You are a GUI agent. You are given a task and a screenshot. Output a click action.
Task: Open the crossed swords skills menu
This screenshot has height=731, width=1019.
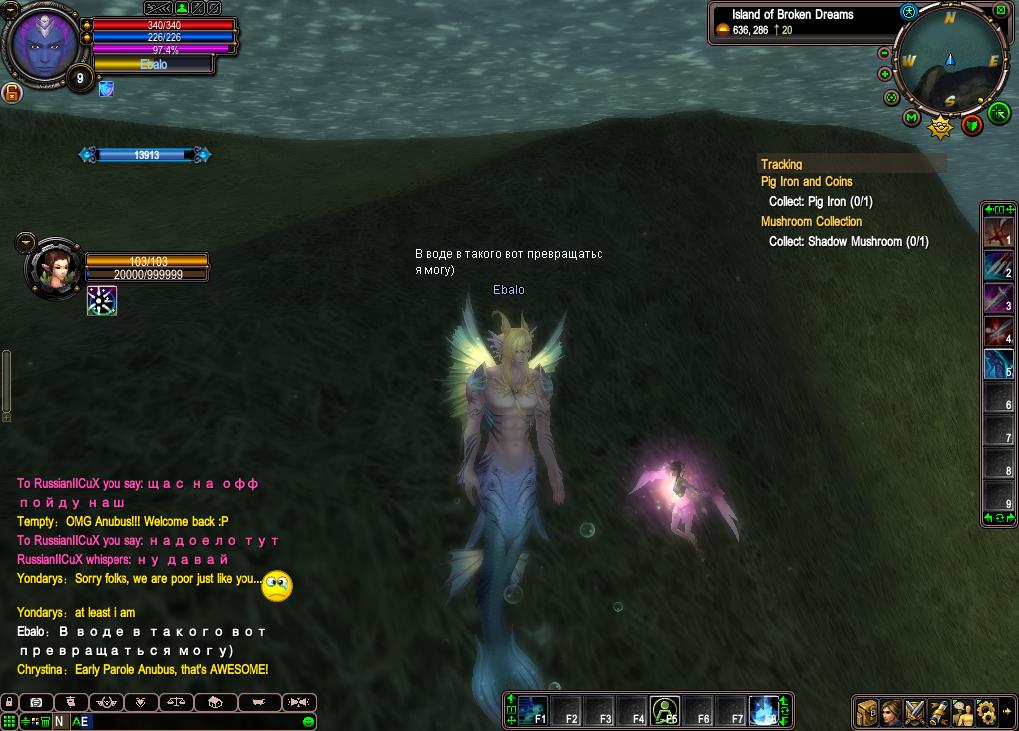point(915,712)
